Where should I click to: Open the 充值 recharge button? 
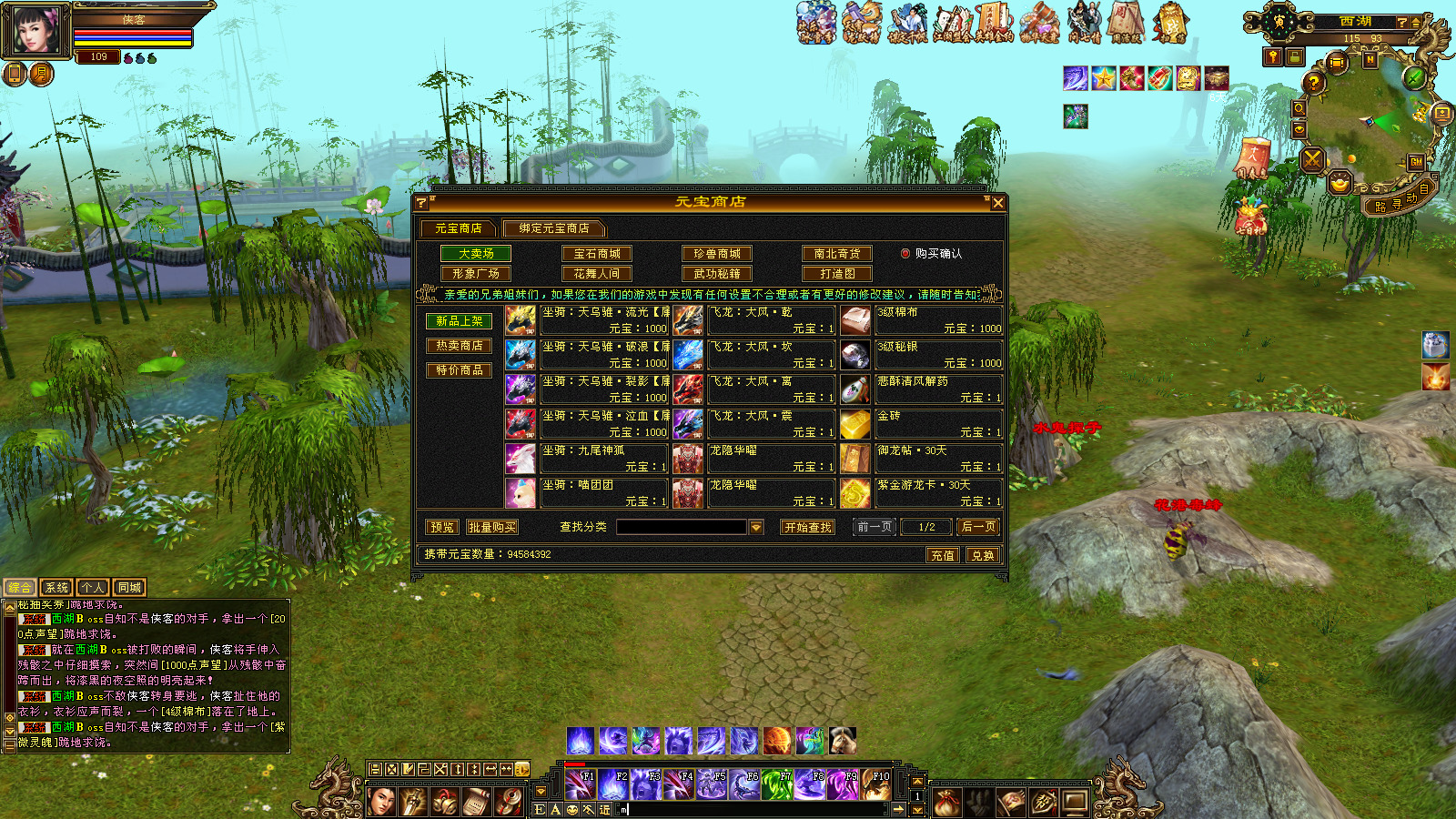pos(943,555)
